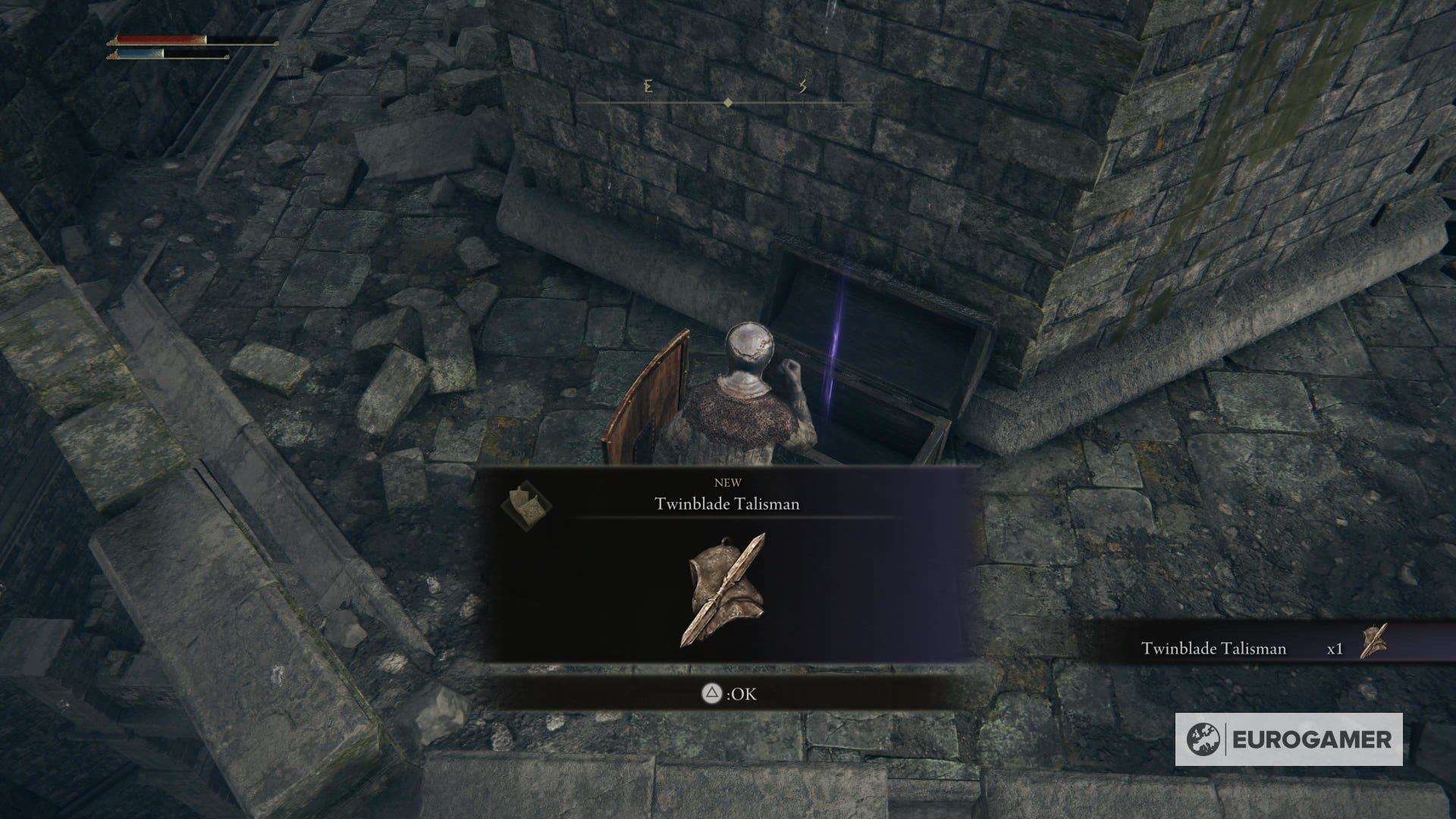Click the diamond heading marker on the compass
1456x819 pixels.
click(729, 99)
